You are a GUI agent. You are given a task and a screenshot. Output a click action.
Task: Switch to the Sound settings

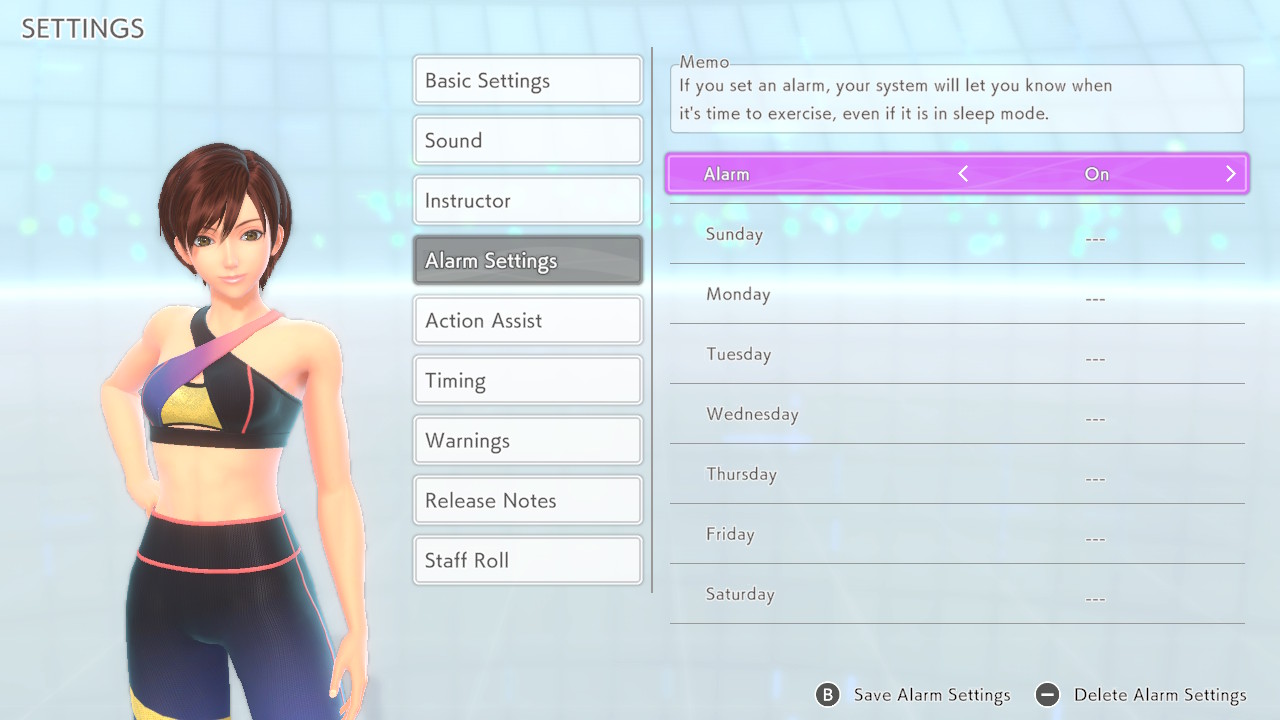point(527,141)
